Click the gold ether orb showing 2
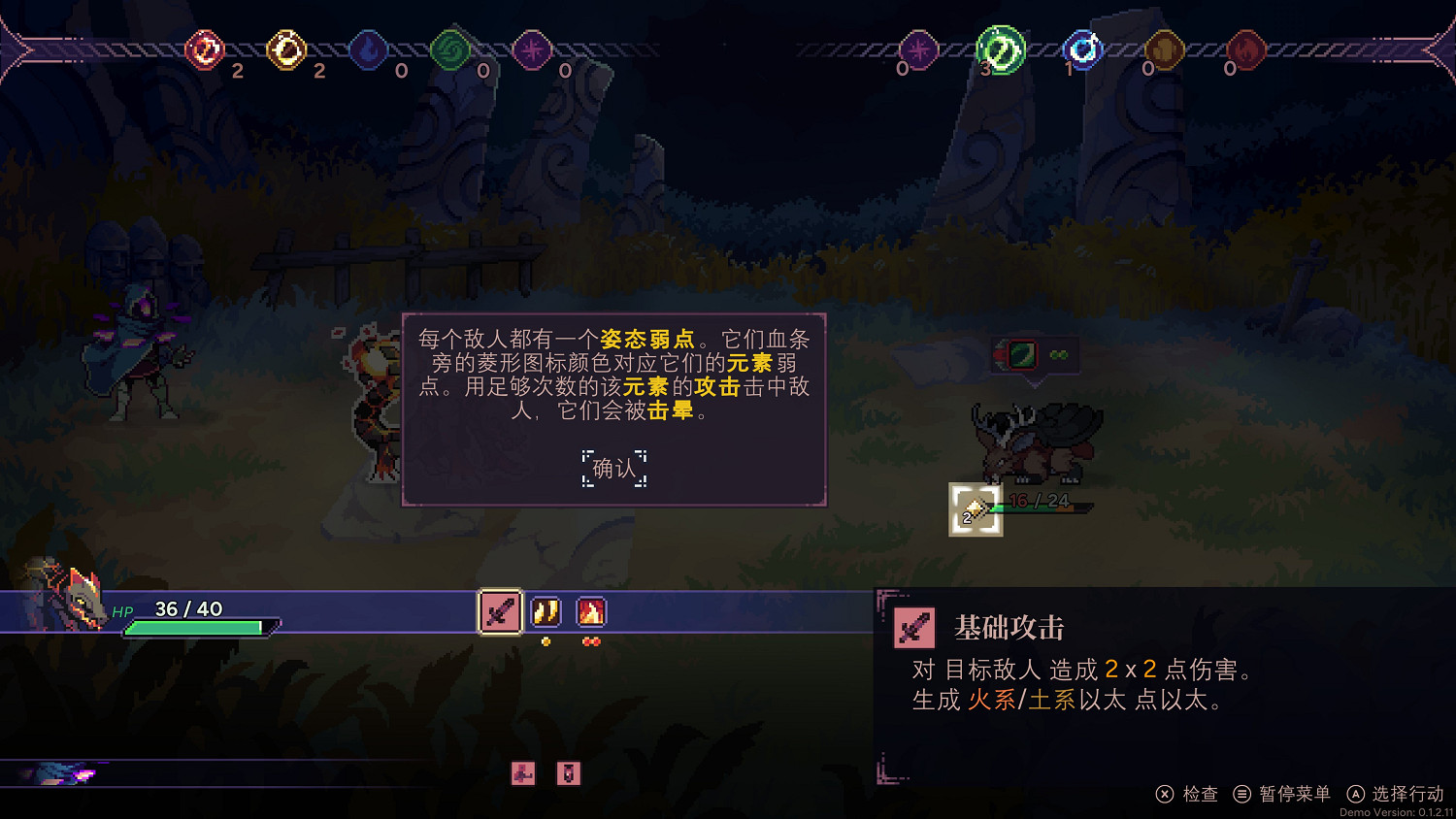The image size is (1456, 819). click(285, 51)
